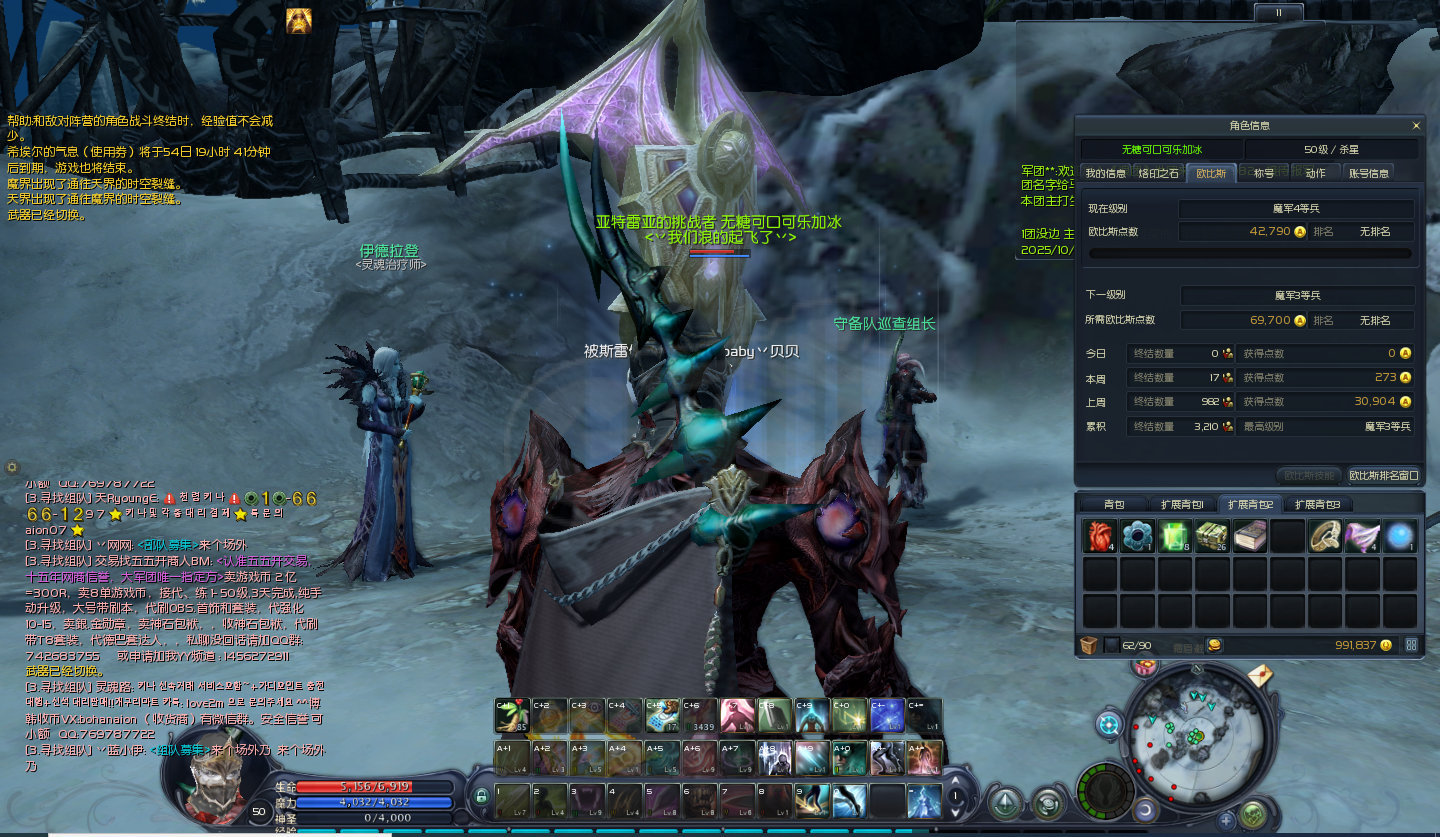Viewport: 1440px width, 837px height.
Task: Open the mail envelope icon by minimap
Action: pyautogui.click(x=1259, y=676)
